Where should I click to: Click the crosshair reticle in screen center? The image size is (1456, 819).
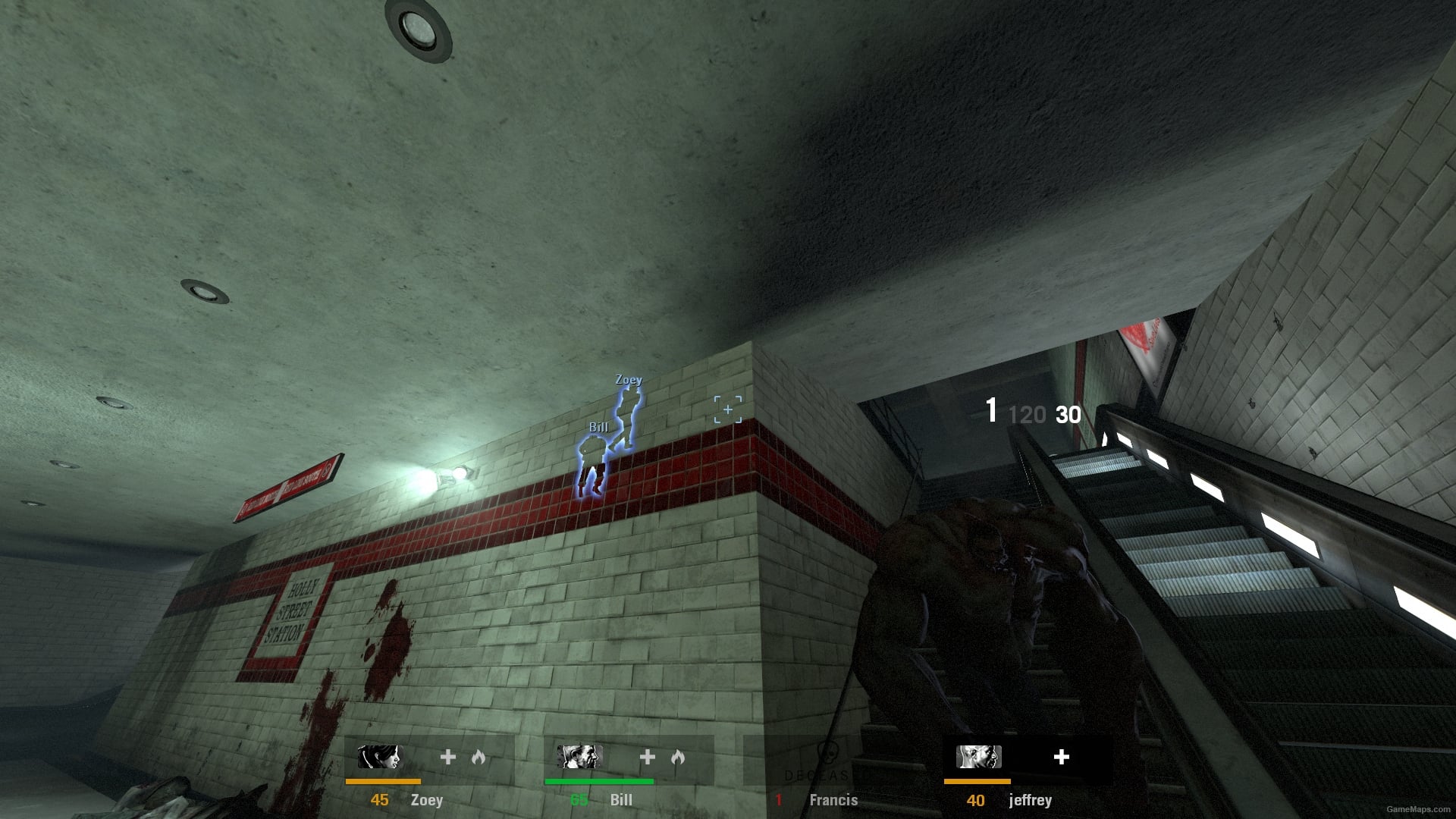(726, 408)
